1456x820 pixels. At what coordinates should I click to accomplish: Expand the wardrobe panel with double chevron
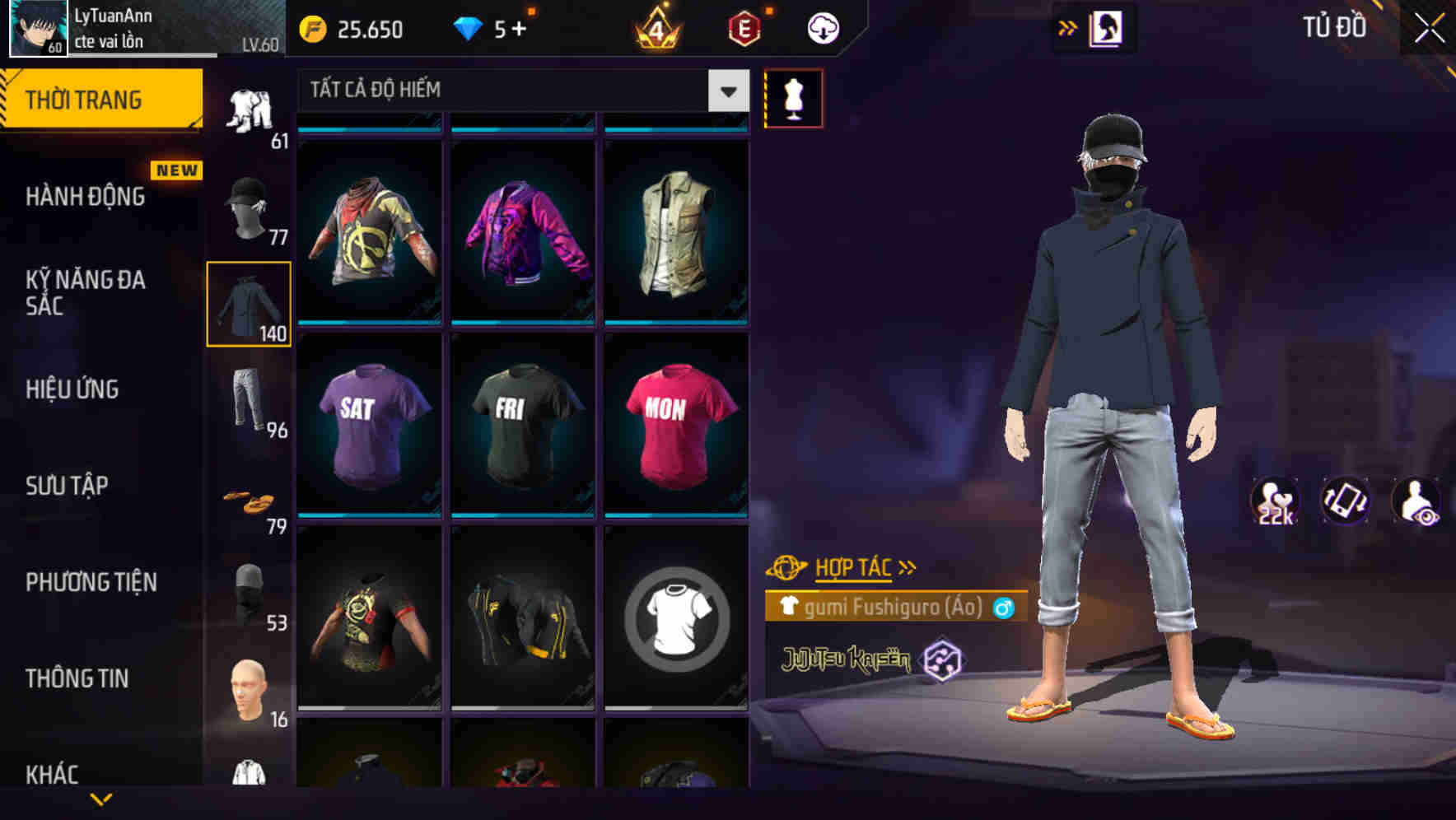point(1066,27)
